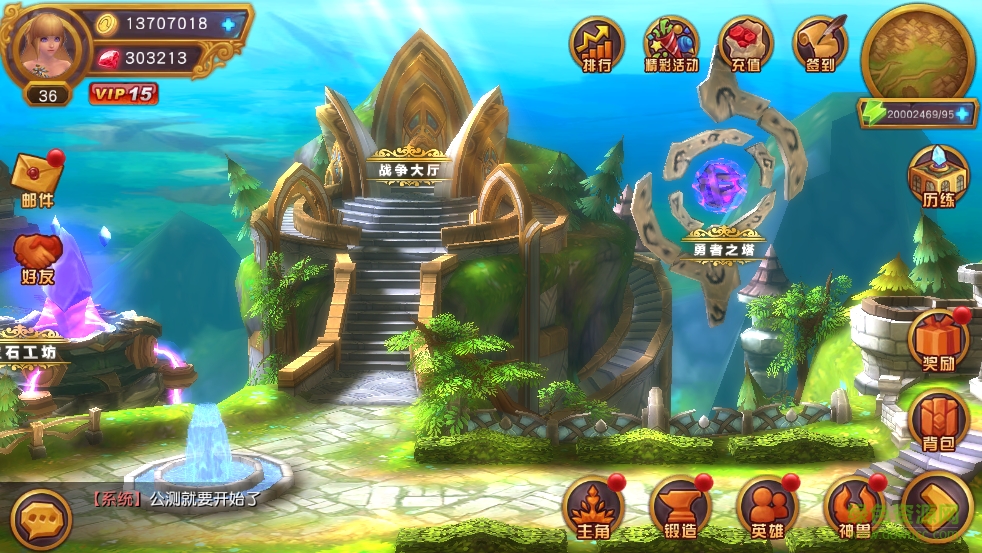Open the 签到 daily sign-in
Screen dimensions: 982x553
tap(820, 44)
